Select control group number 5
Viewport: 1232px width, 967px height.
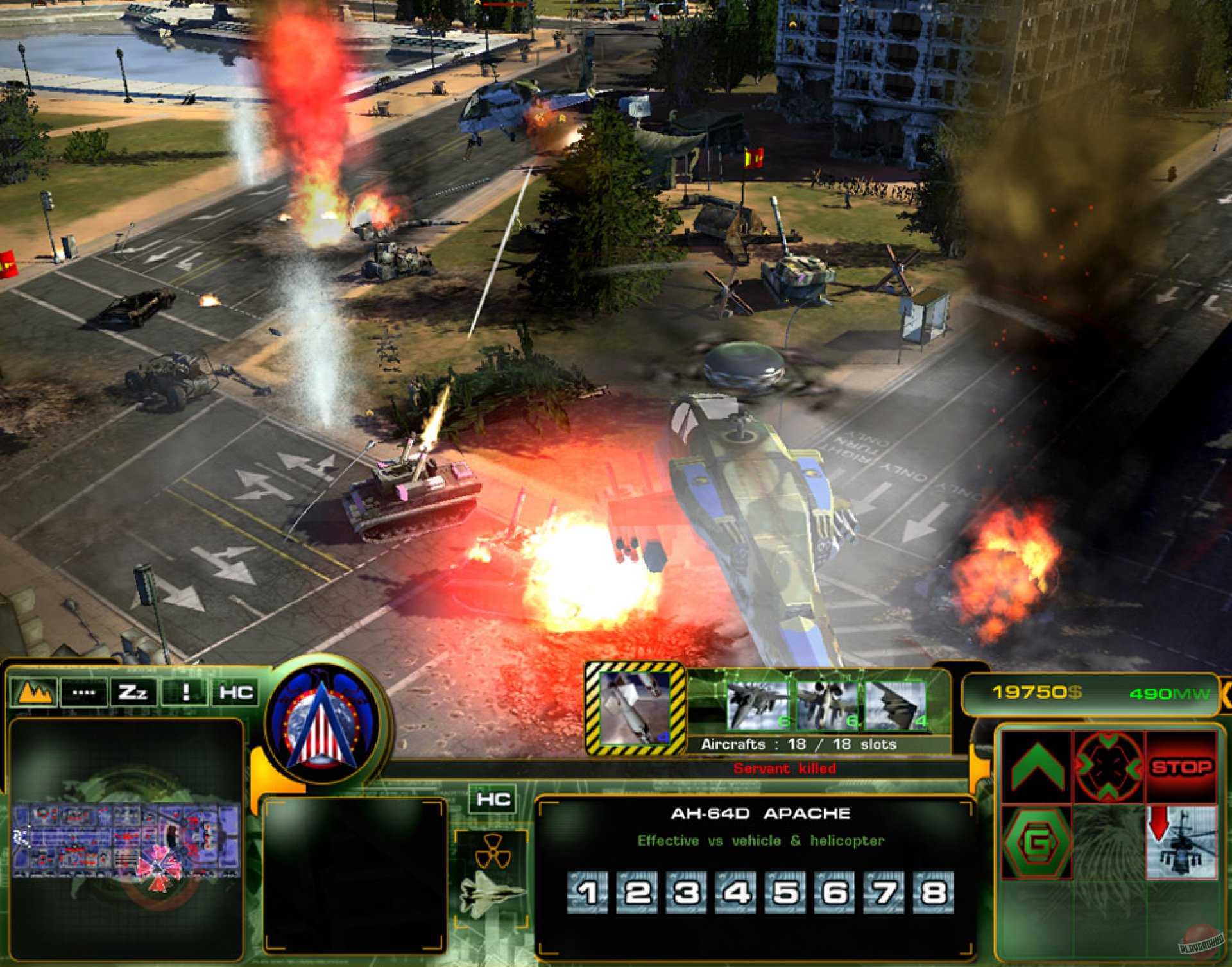(785, 893)
